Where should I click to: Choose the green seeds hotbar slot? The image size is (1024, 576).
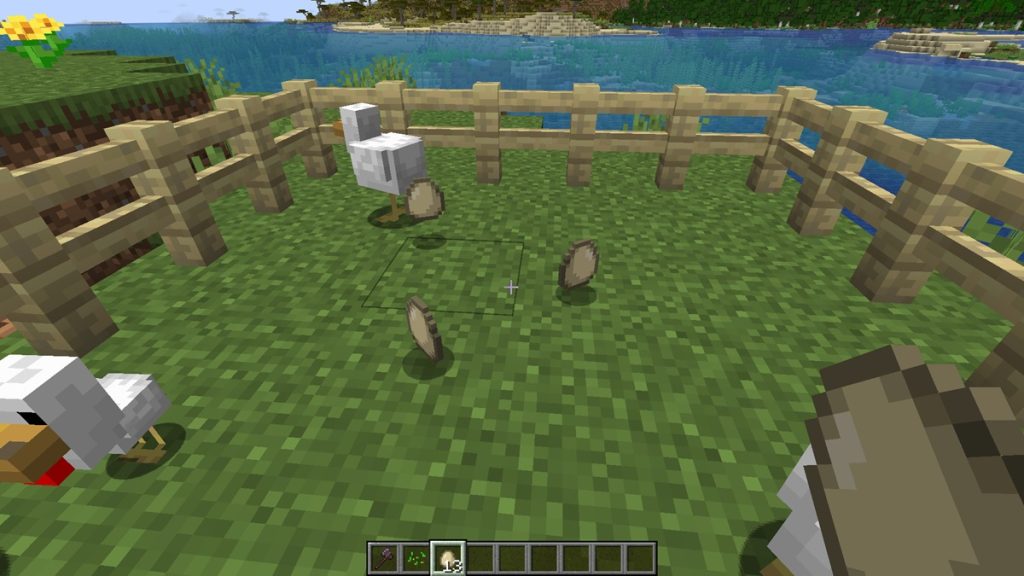415,557
